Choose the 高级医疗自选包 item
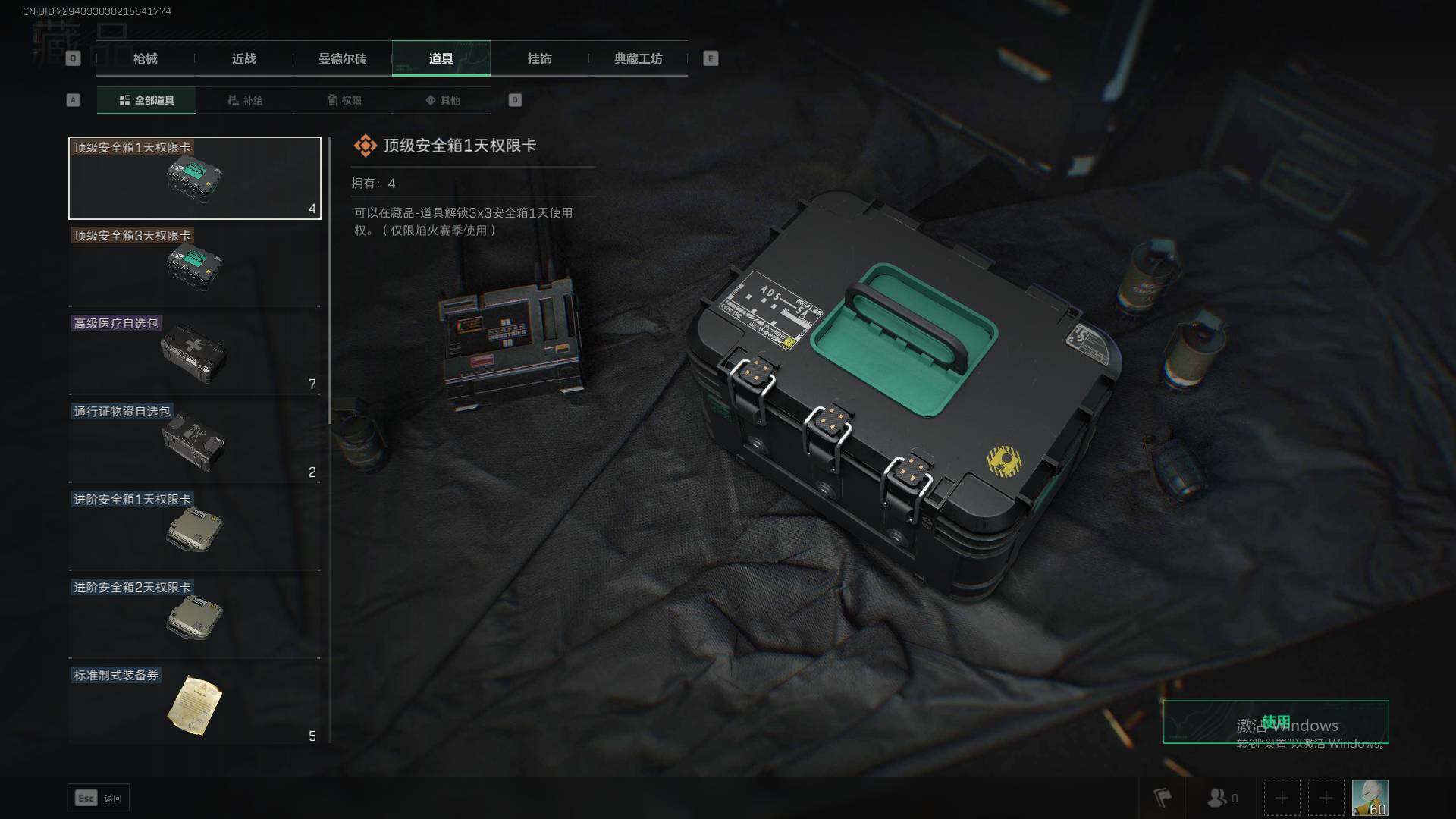This screenshot has width=1456, height=819. 195,354
